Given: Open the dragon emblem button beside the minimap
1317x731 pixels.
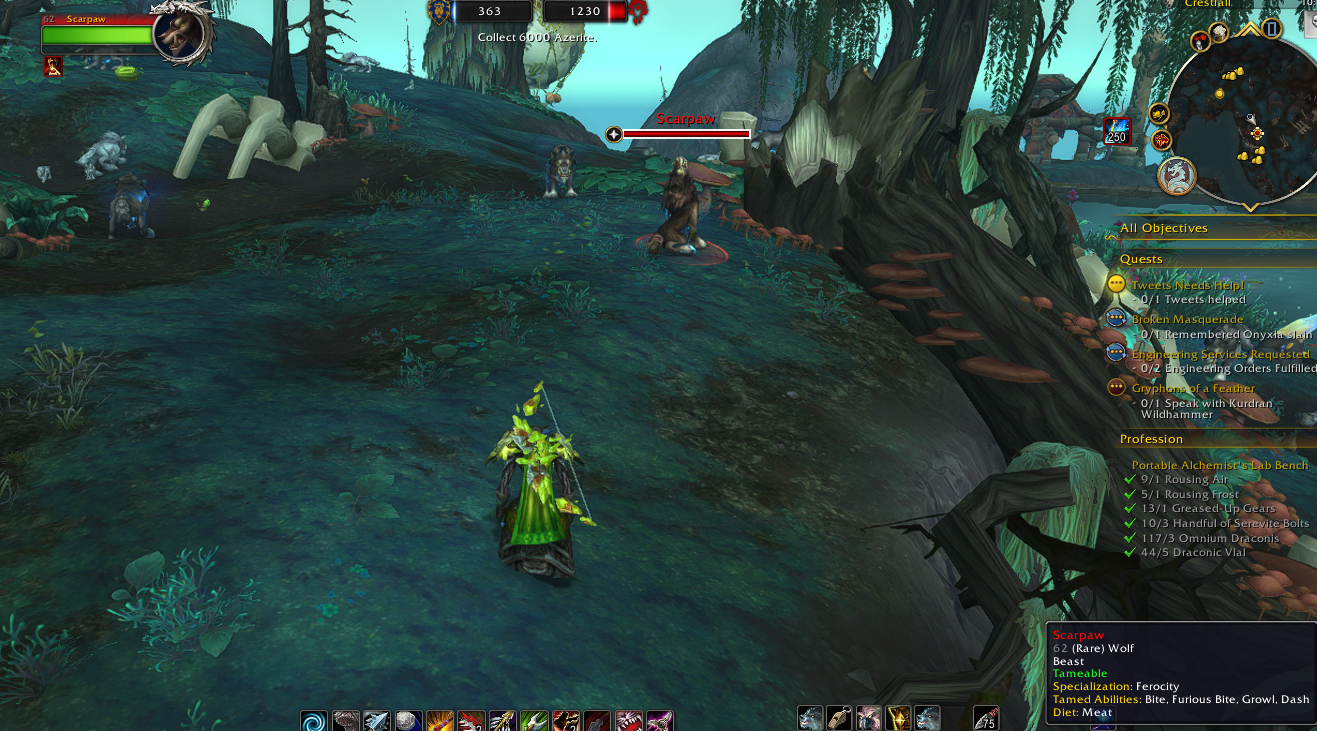Looking at the screenshot, I should (x=1177, y=176).
